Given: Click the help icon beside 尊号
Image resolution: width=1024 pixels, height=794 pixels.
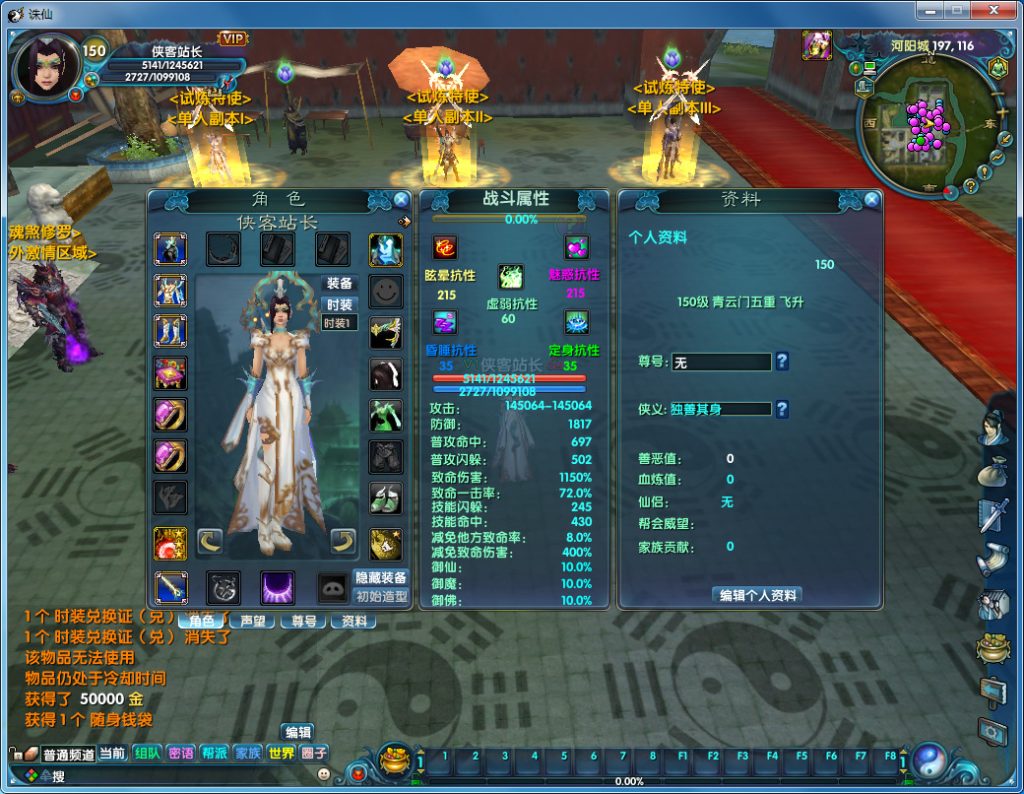Looking at the screenshot, I should 782,361.
